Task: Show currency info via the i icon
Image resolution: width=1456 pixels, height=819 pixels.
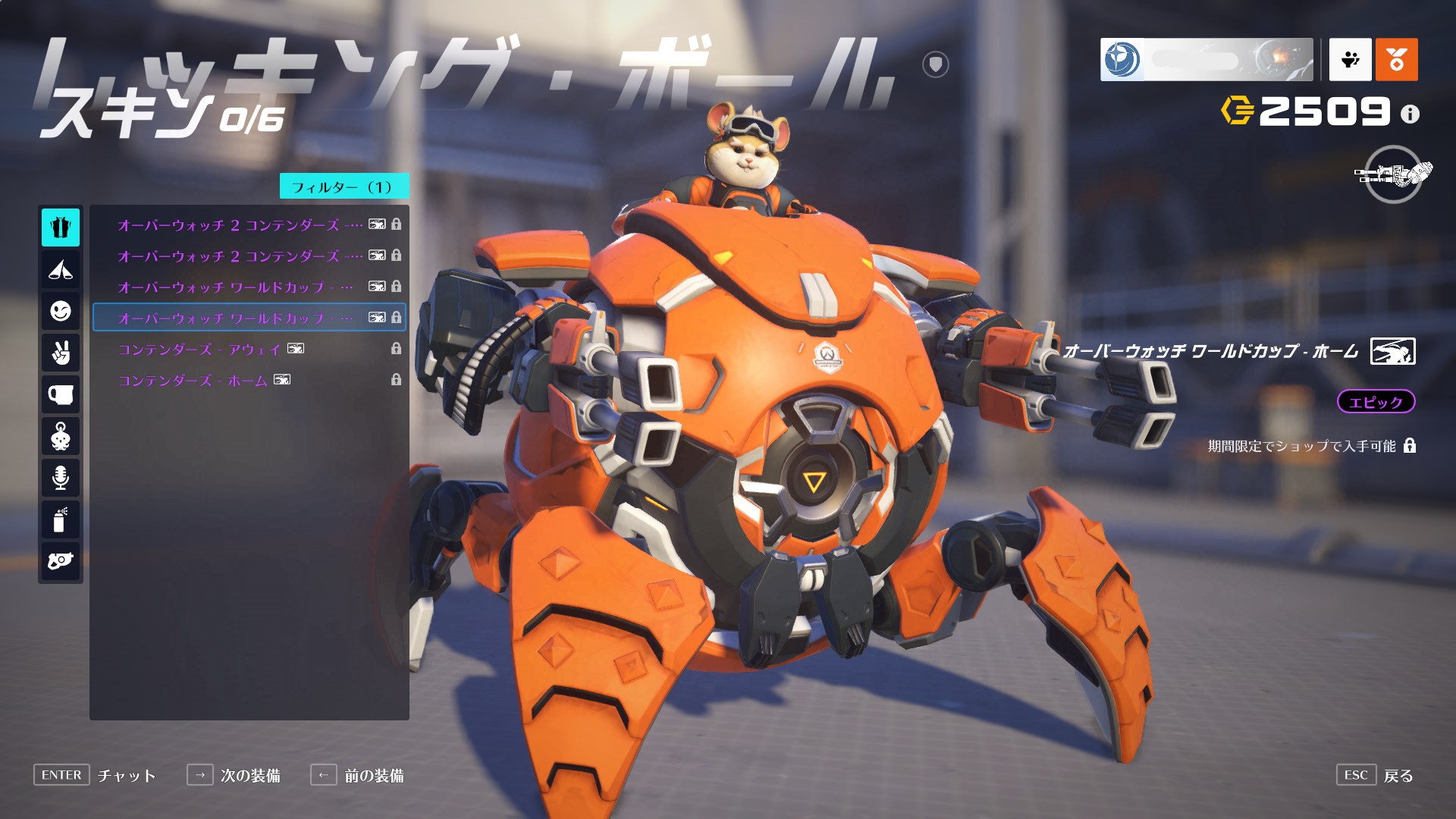Action: click(1410, 115)
